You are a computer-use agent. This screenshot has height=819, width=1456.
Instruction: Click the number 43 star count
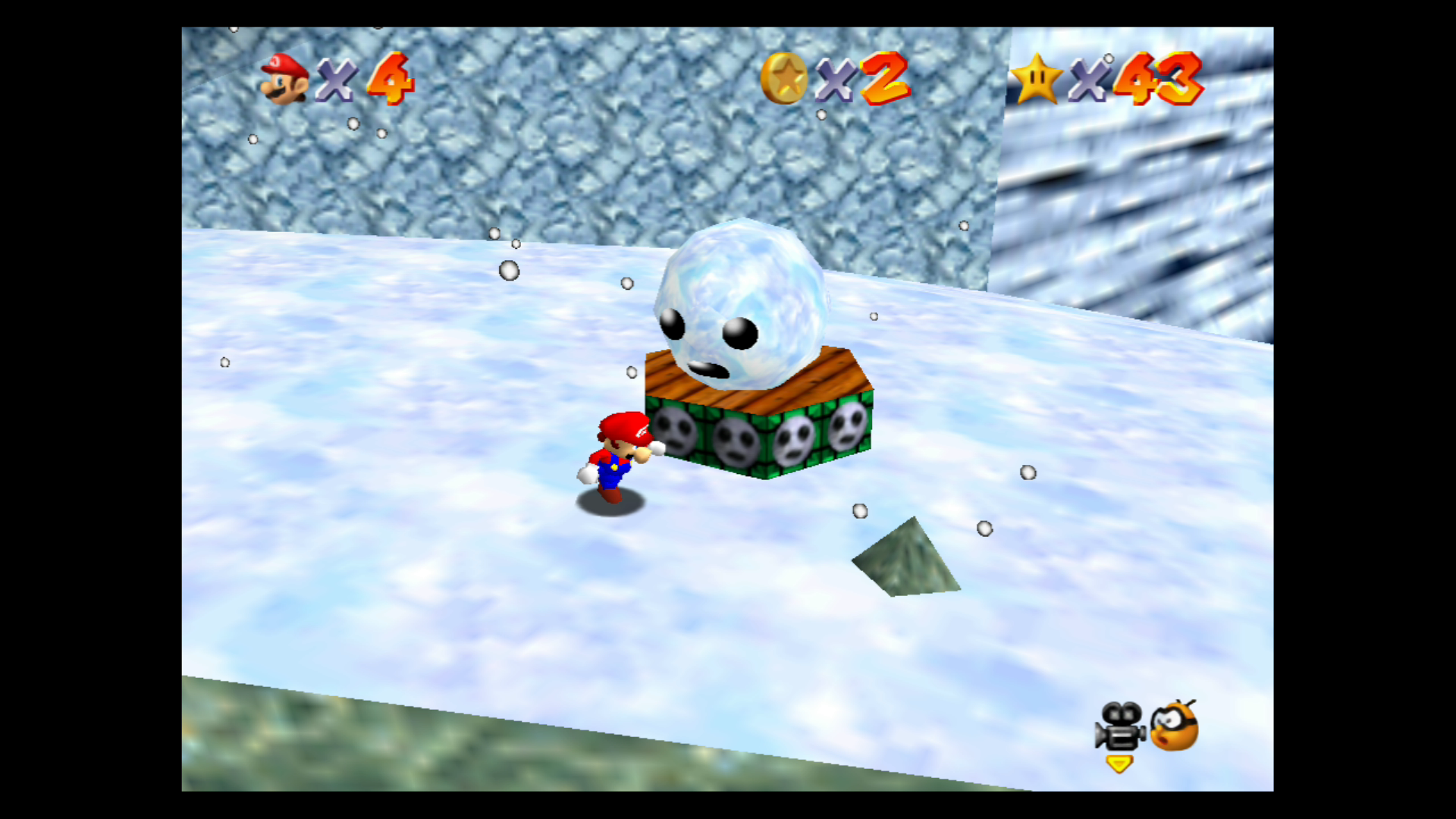pyautogui.click(x=1159, y=78)
